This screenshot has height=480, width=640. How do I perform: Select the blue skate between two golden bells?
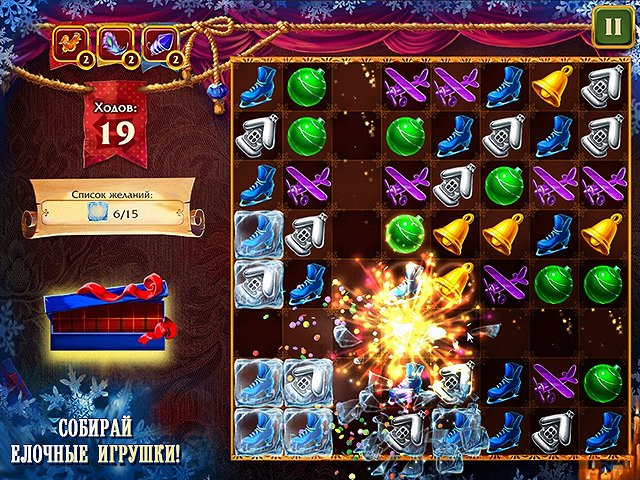click(x=552, y=234)
